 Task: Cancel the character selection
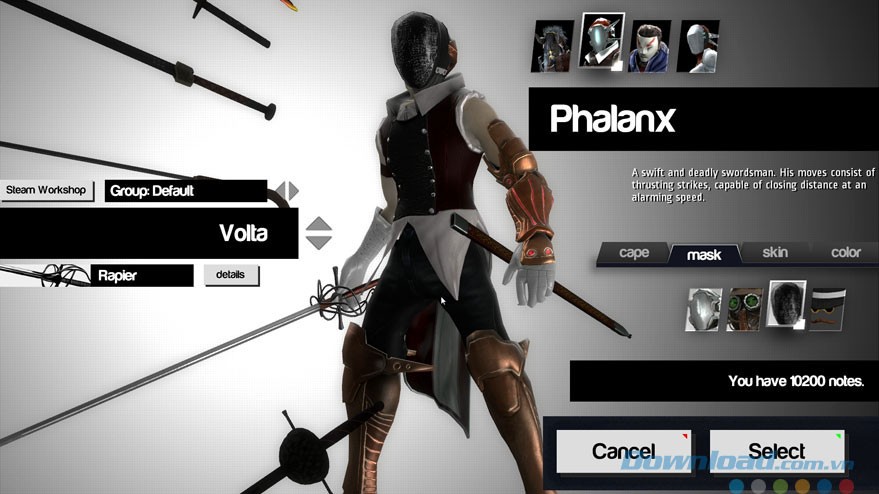pos(623,451)
